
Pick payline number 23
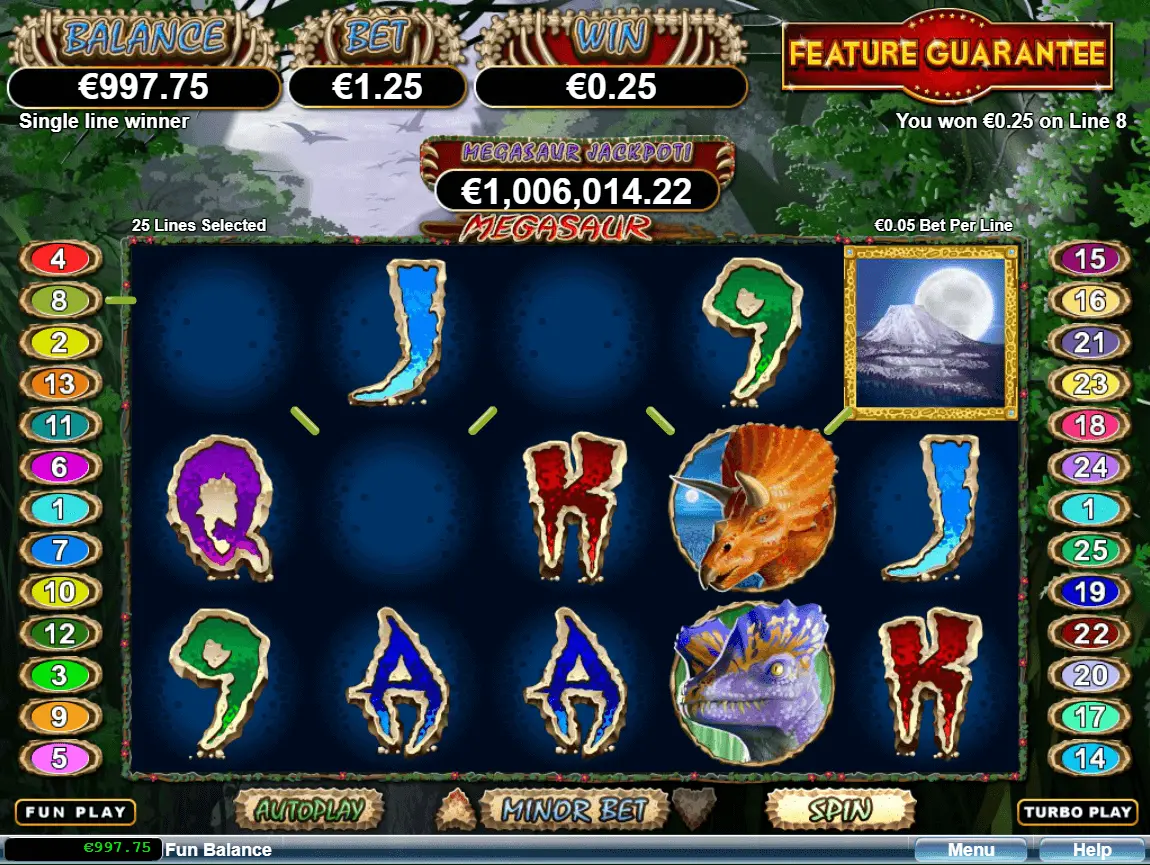[x=1089, y=384]
